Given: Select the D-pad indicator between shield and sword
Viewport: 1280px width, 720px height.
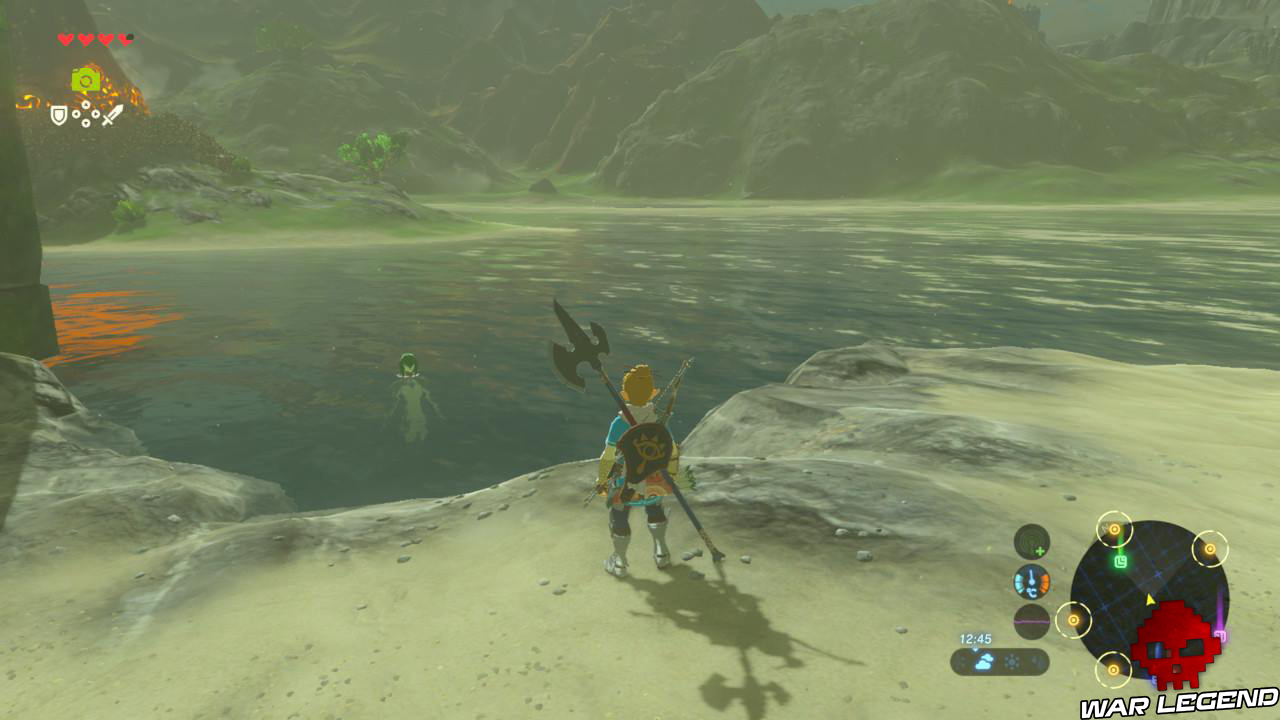Looking at the screenshot, I should click(x=85, y=113).
